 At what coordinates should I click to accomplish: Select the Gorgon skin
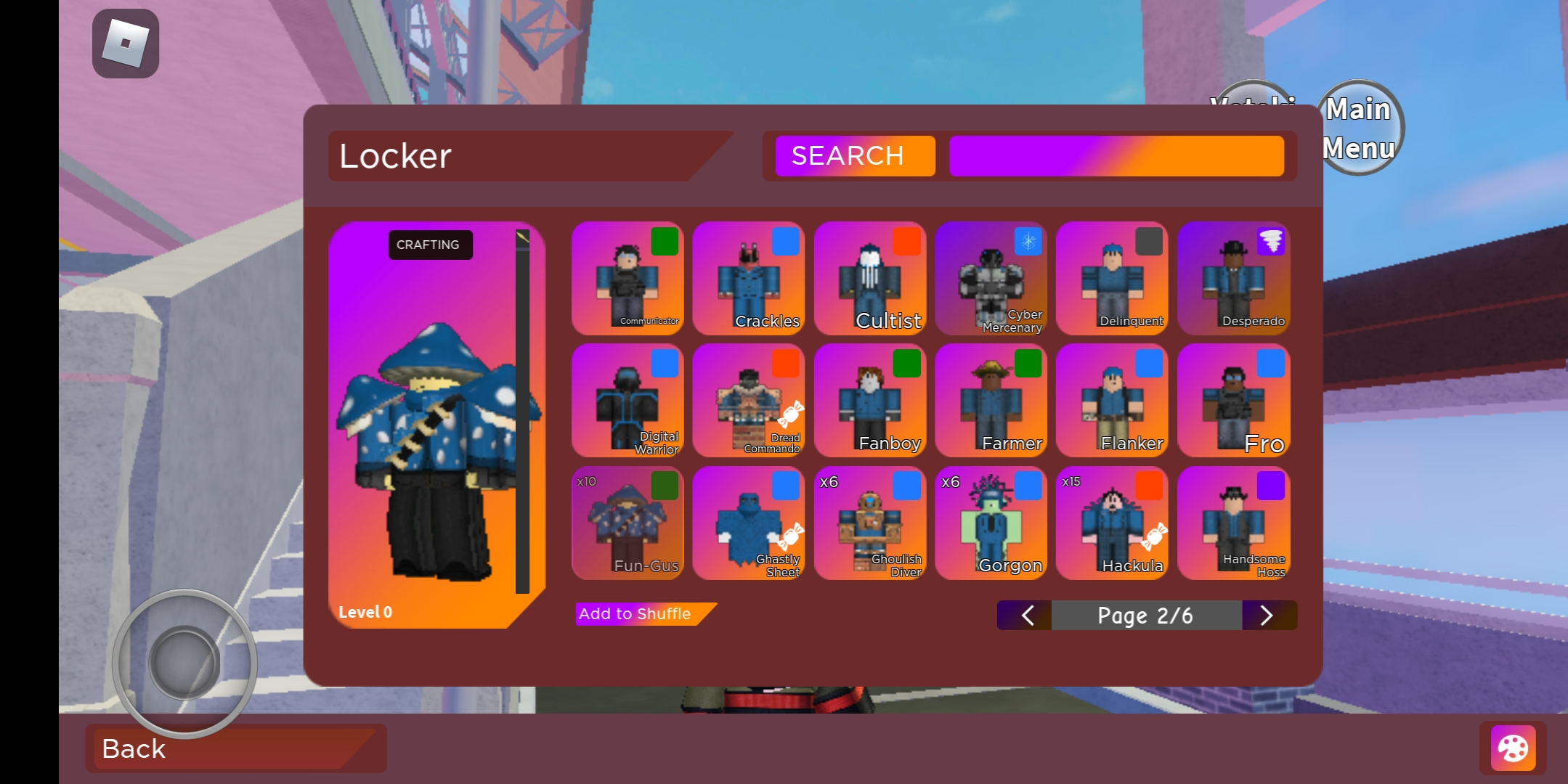pyautogui.click(x=991, y=523)
